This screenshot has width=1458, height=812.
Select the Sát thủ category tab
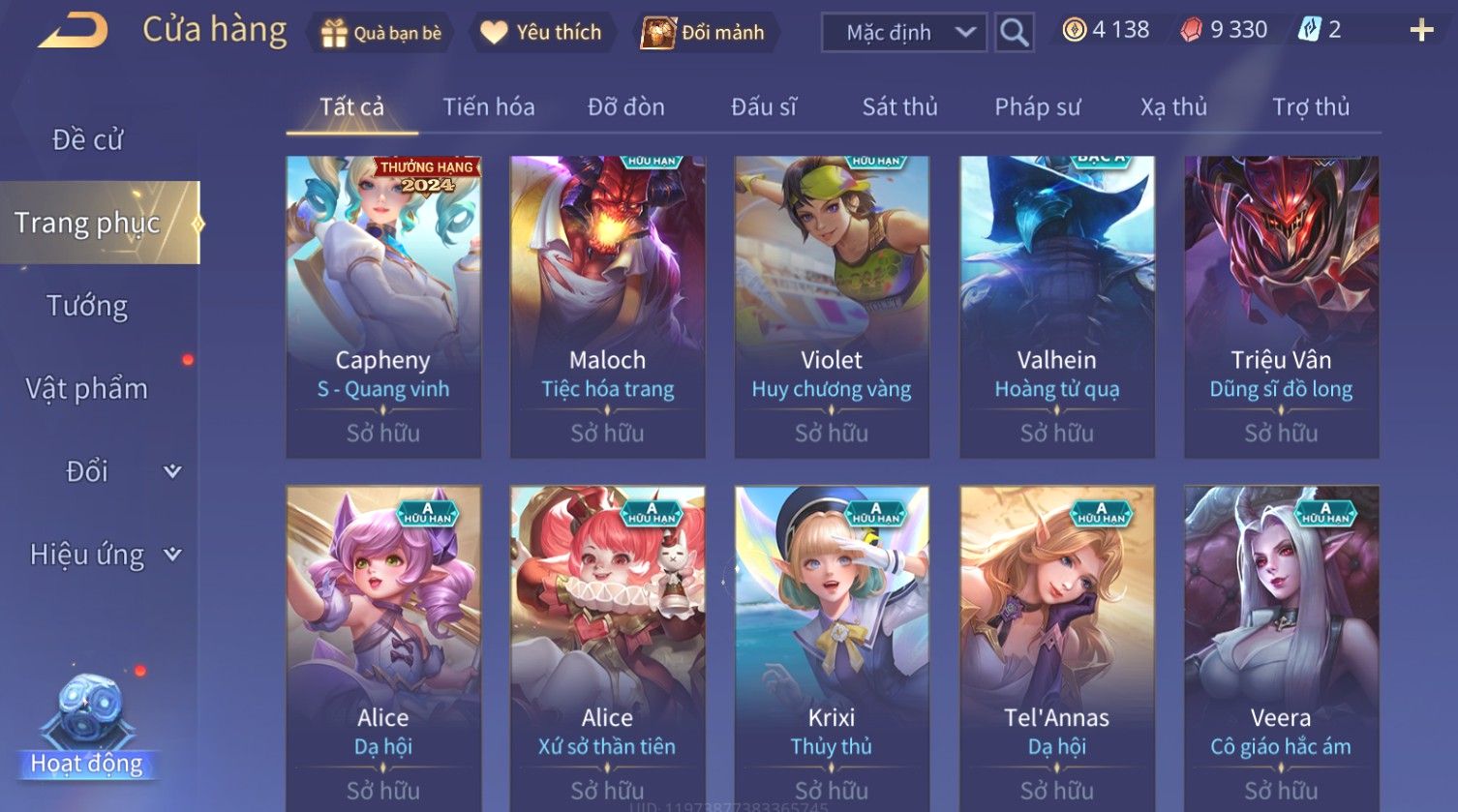[899, 107]
